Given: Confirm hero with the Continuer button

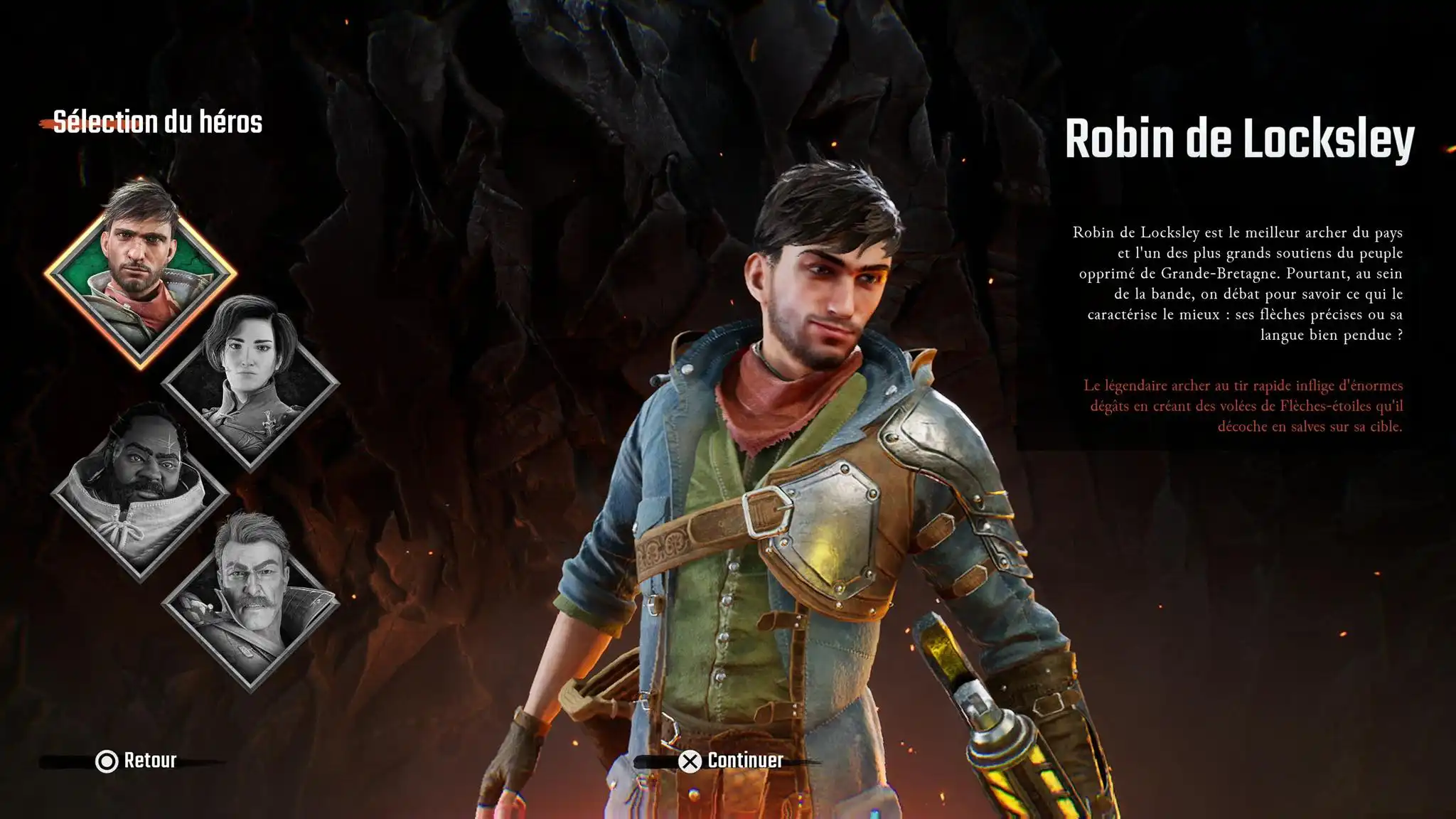Looking at the screenshot, I should [731, 761].
